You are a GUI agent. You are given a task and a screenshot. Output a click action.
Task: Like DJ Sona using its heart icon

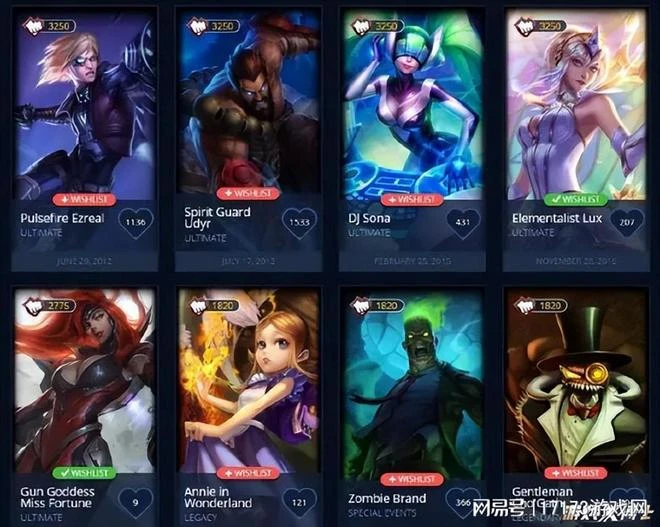pos(462,222)
